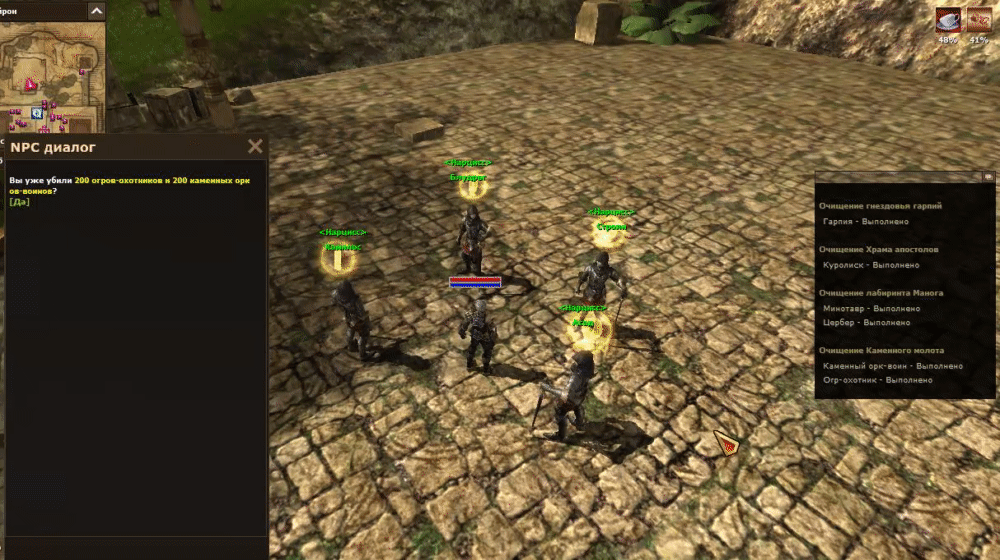Open the Очищение Каменного молота quest entry
This screenshot has height=560, width=1000.
(x=881, y=350)
